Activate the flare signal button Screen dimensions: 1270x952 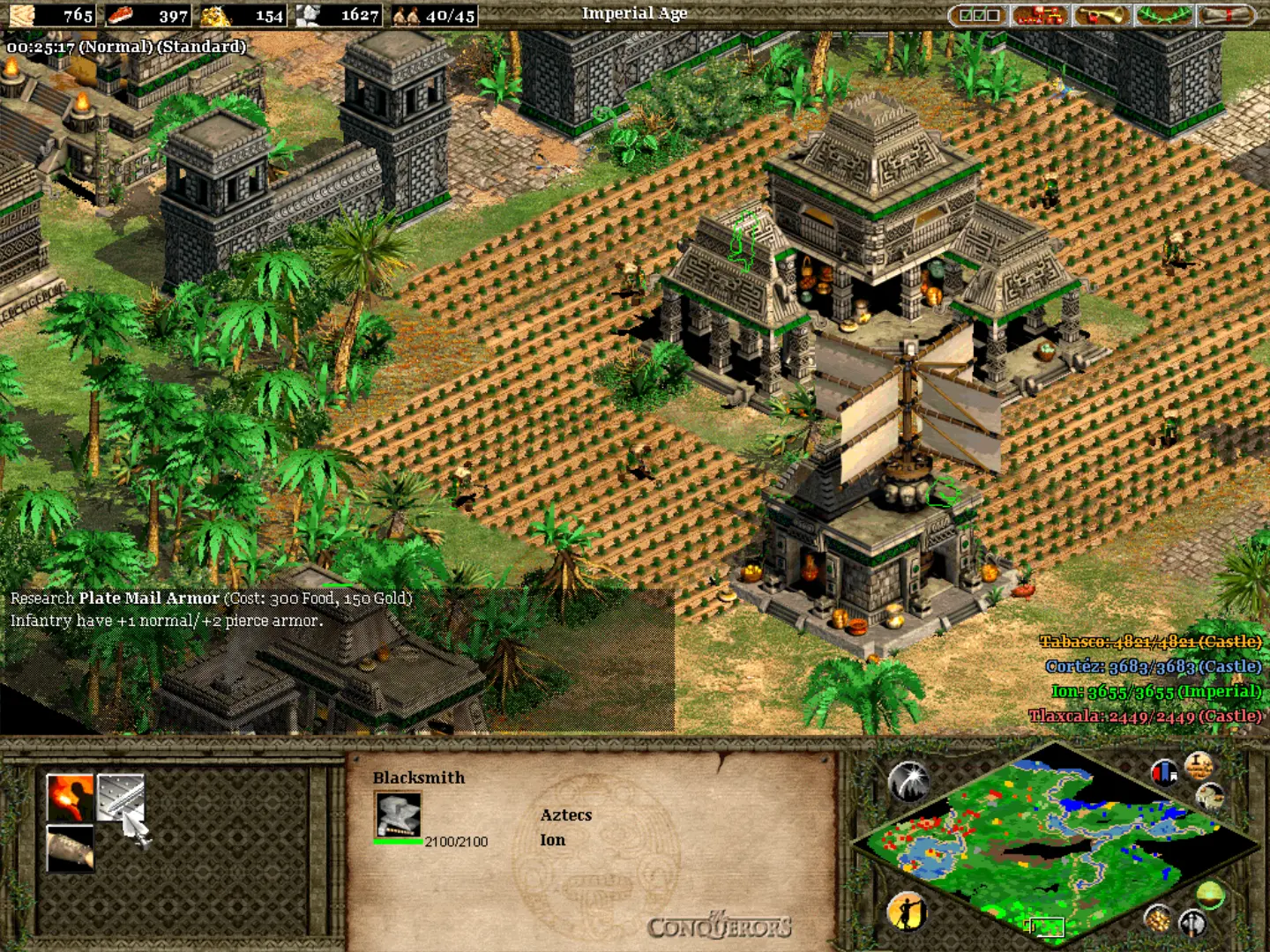pos(908,782)
